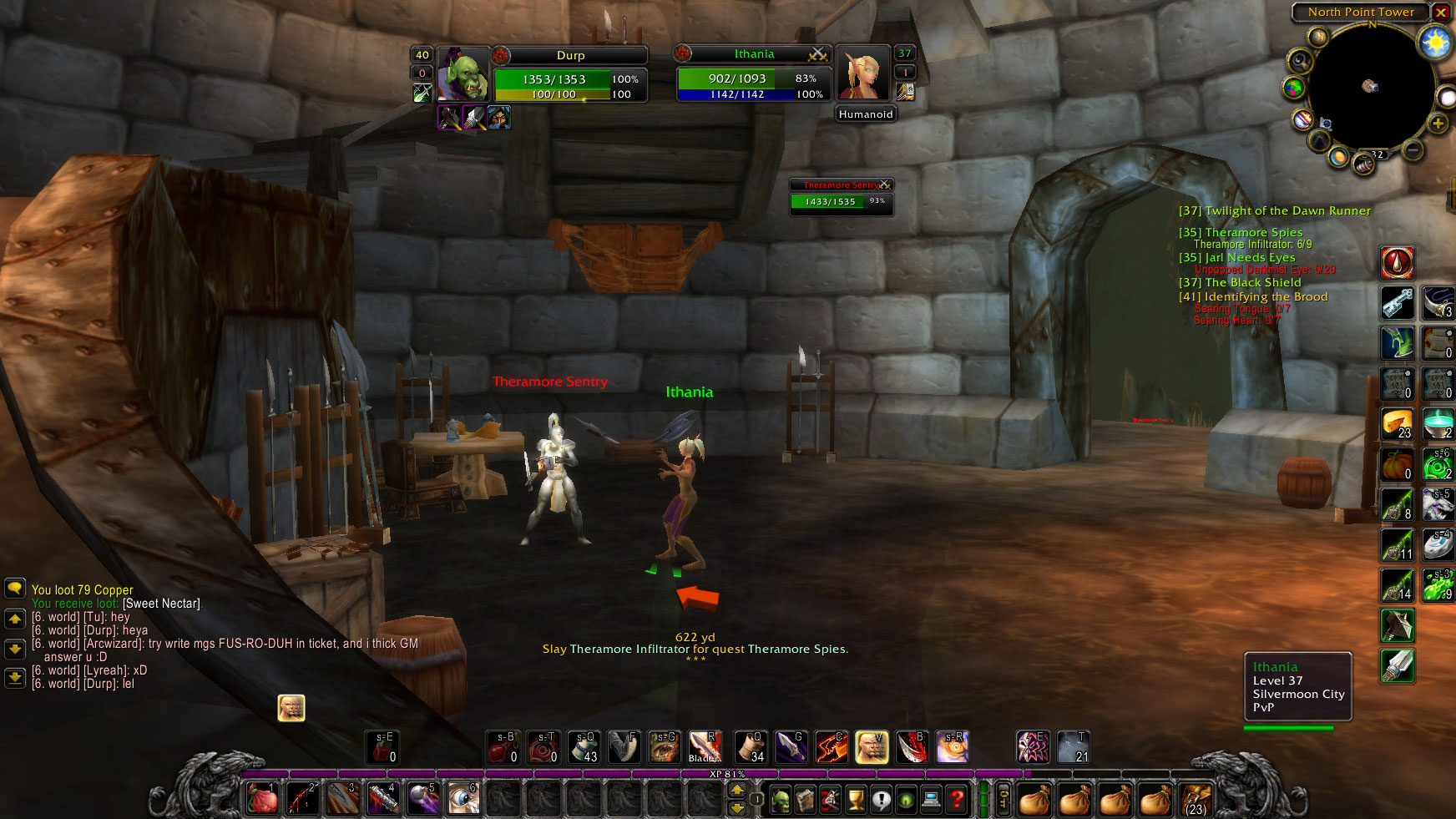This screenshot has height=819, width=1456.
Task: Zoom in the minimap with the plus button
Action: (1437, 124)
